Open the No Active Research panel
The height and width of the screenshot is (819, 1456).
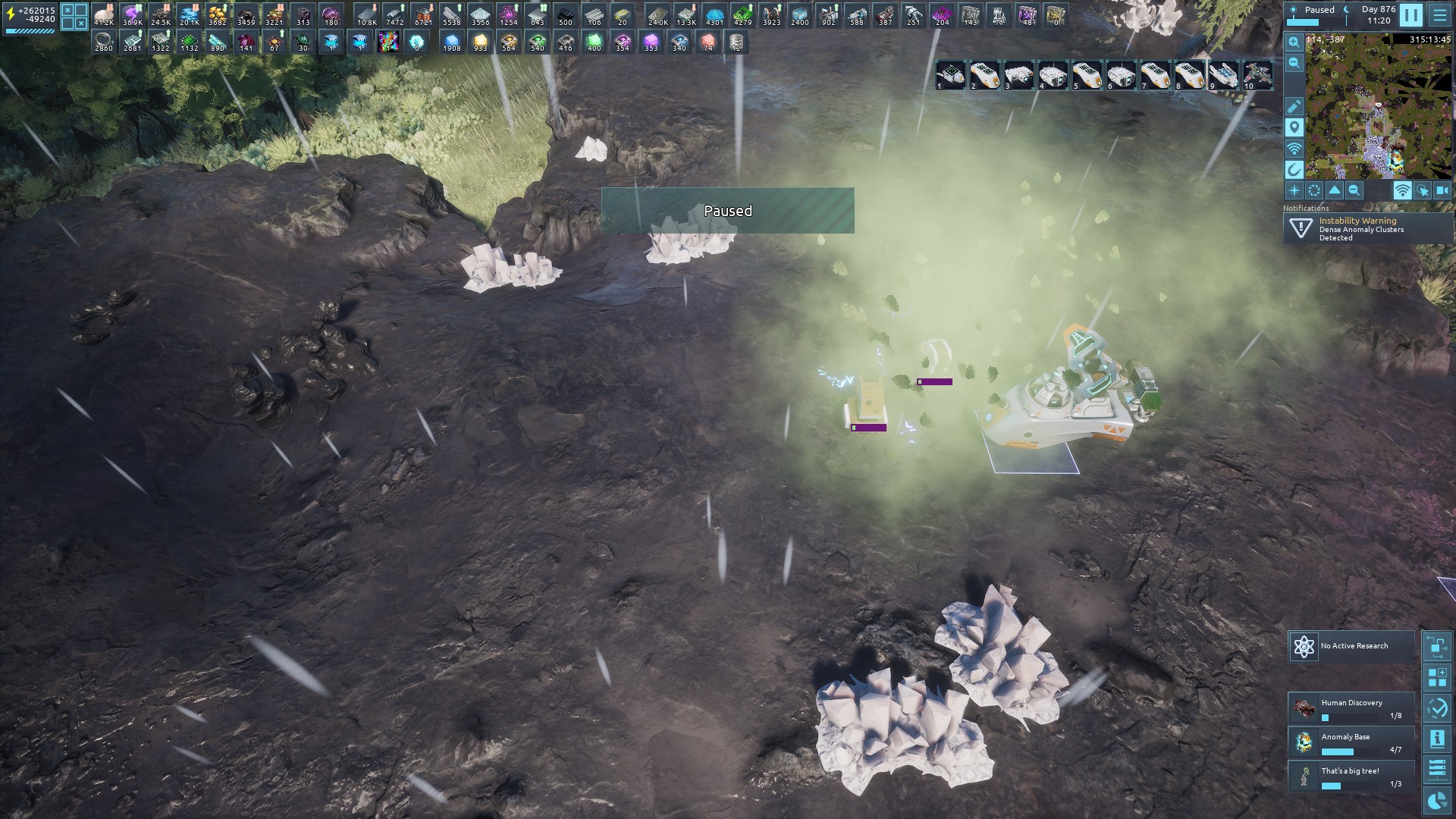(x=1351, y=646)
